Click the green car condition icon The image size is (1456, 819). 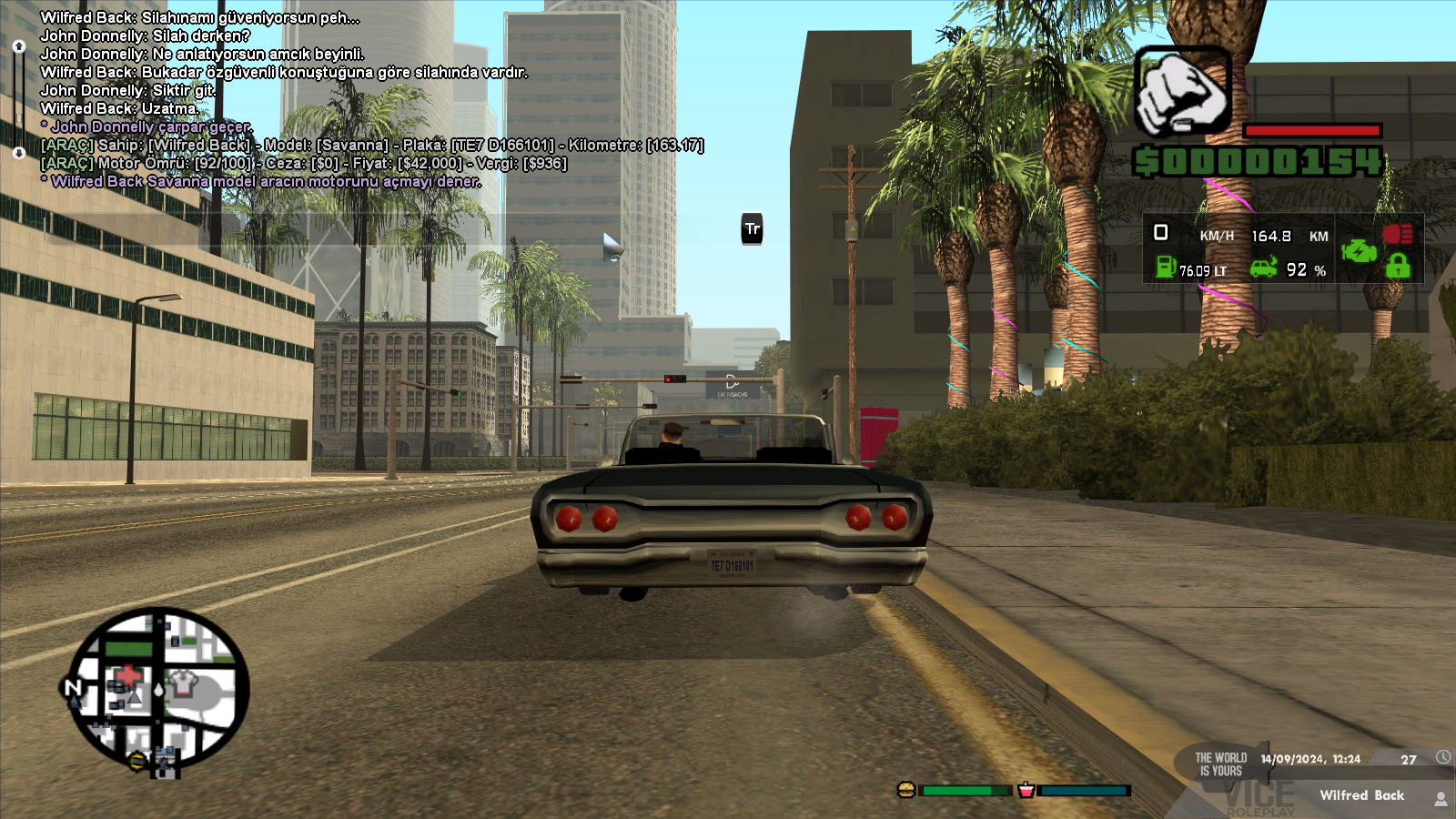[1263, 268]
